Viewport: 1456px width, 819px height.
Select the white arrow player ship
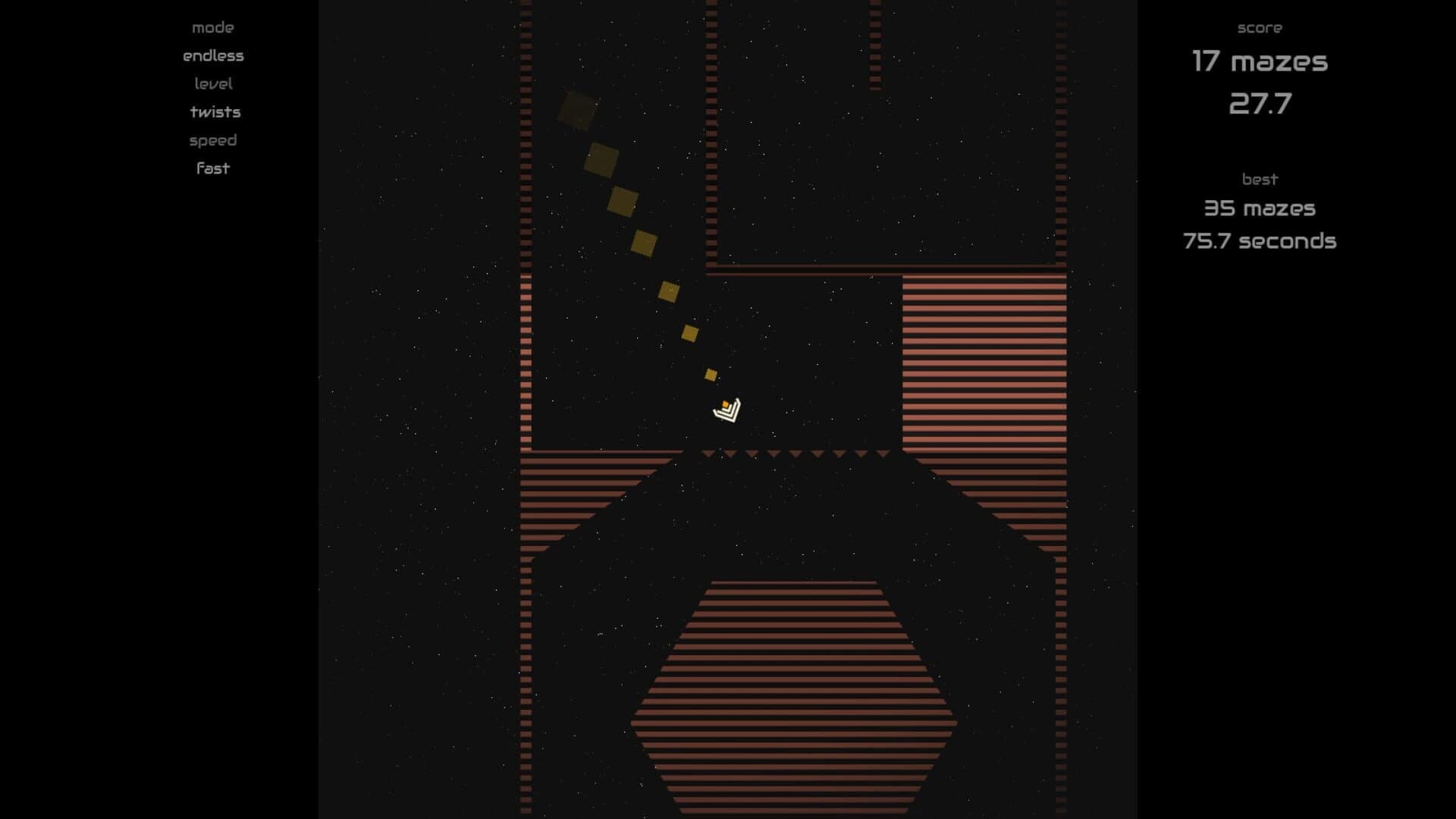[726, 412]
